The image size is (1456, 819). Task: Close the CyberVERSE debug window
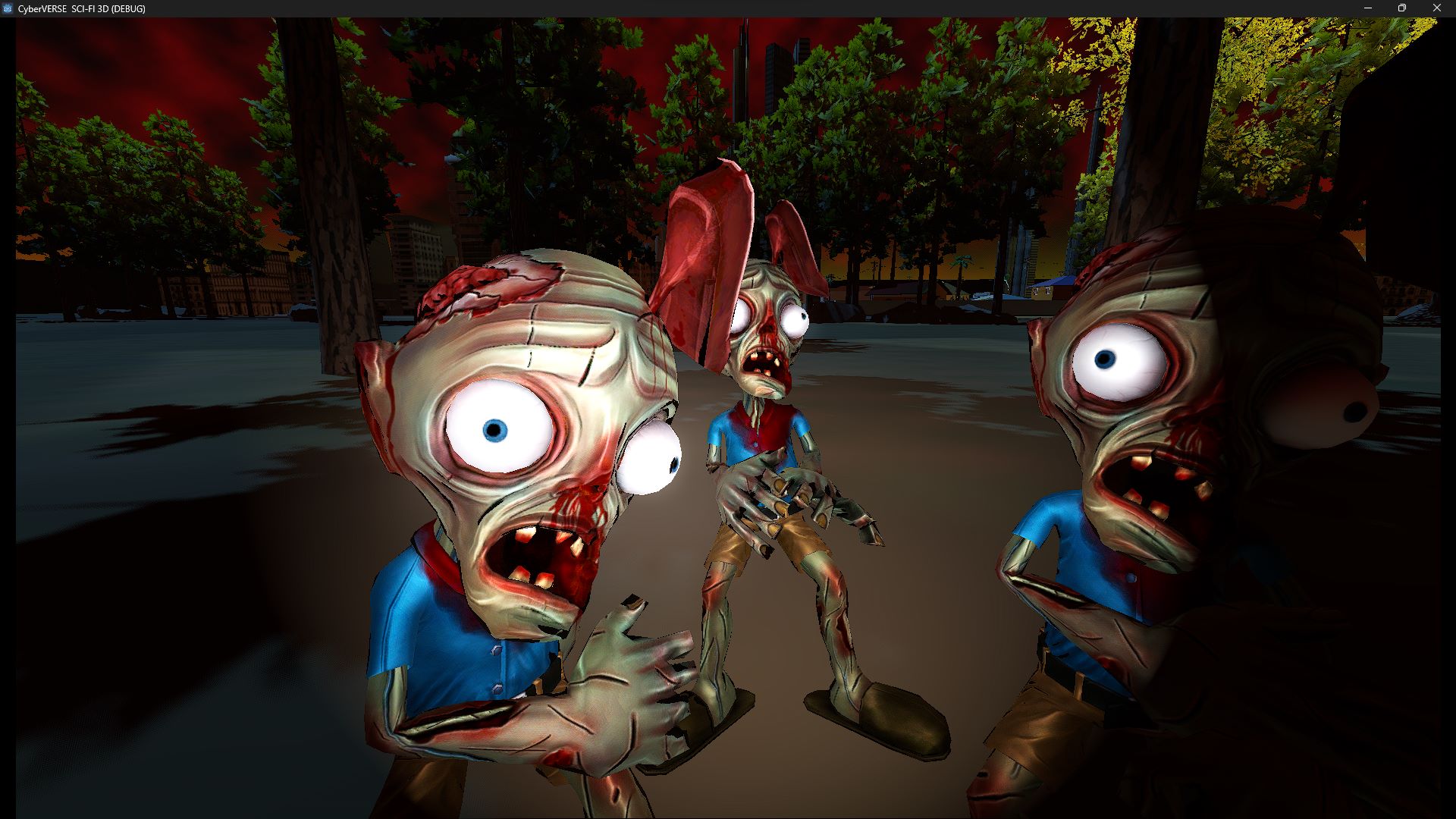pyautogui.click(x=1436, y=8)
